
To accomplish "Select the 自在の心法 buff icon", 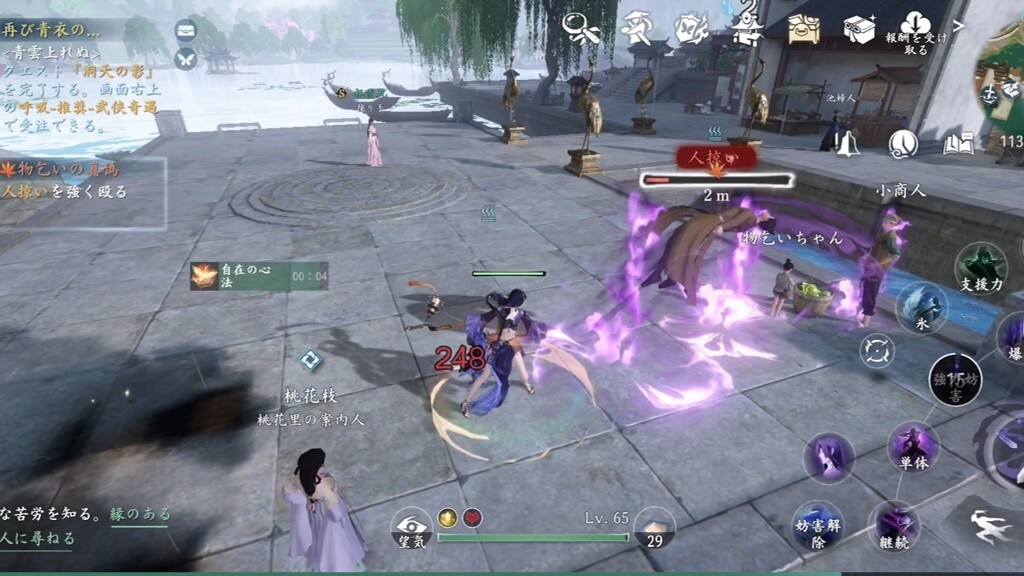I will pyautogui.click(x=205, y=276).
